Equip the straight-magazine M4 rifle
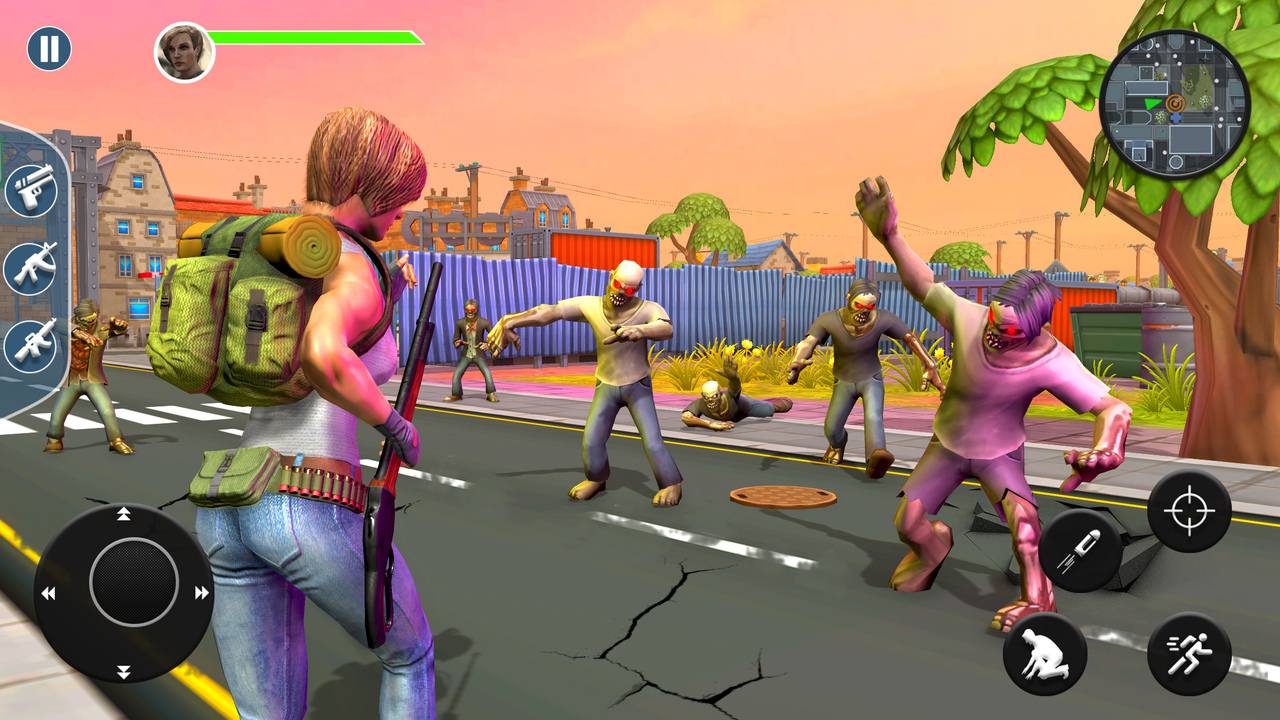 coord(31,346)
